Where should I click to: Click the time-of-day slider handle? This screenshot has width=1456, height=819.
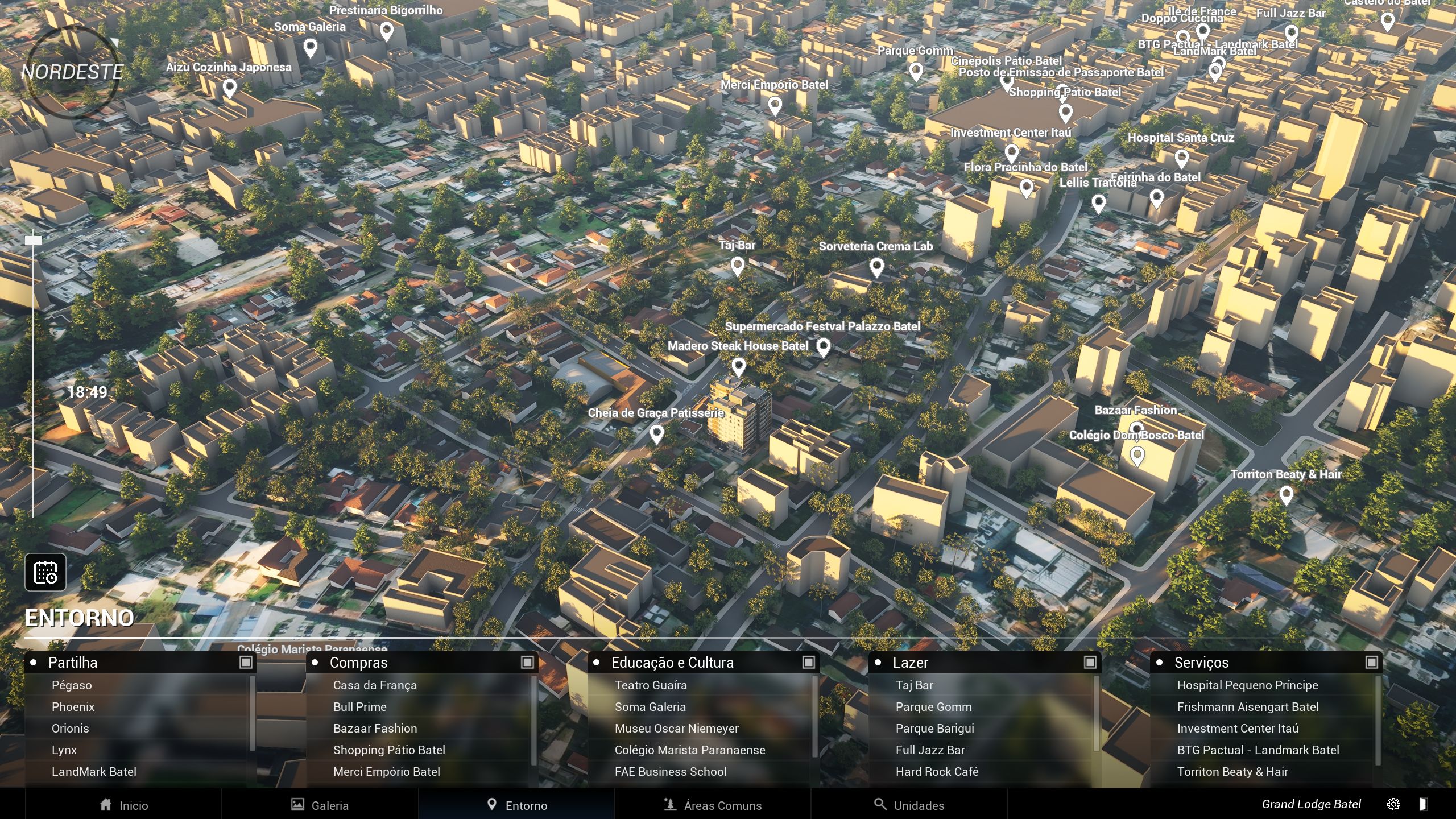pyautogui.click(x=34, y=241)
